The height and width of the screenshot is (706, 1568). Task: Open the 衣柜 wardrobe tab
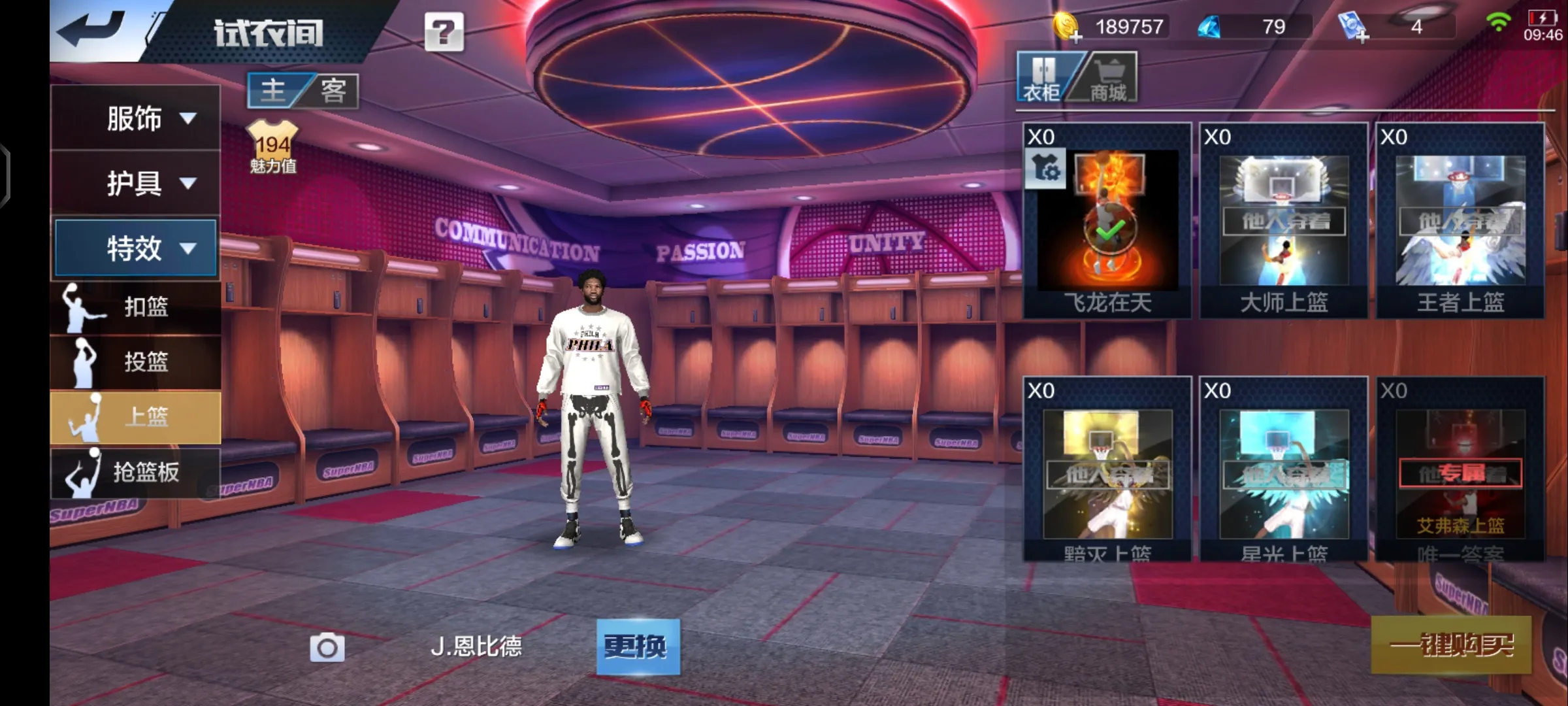click(1043, 78)
